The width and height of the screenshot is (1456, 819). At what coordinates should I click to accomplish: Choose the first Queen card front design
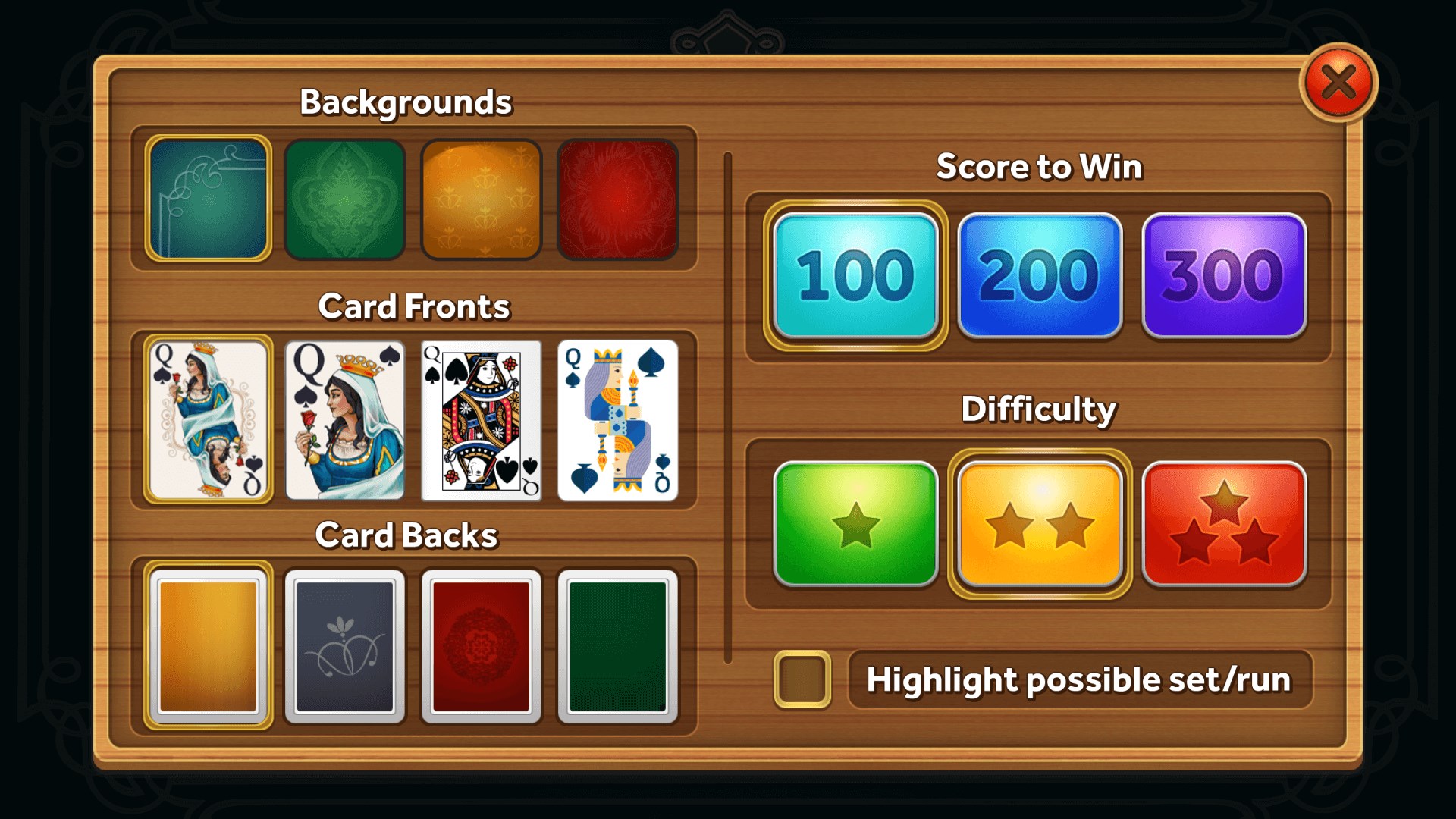[209, 418]
